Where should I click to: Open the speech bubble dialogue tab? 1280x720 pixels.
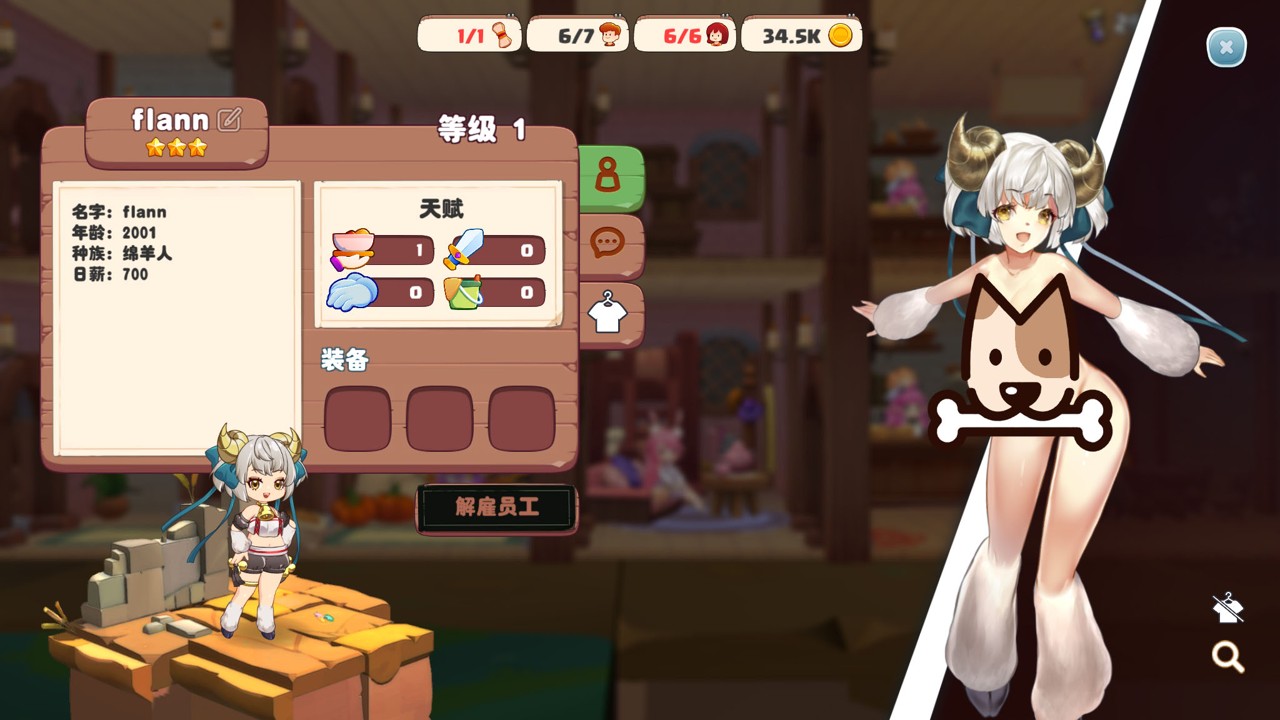[608, 243]
